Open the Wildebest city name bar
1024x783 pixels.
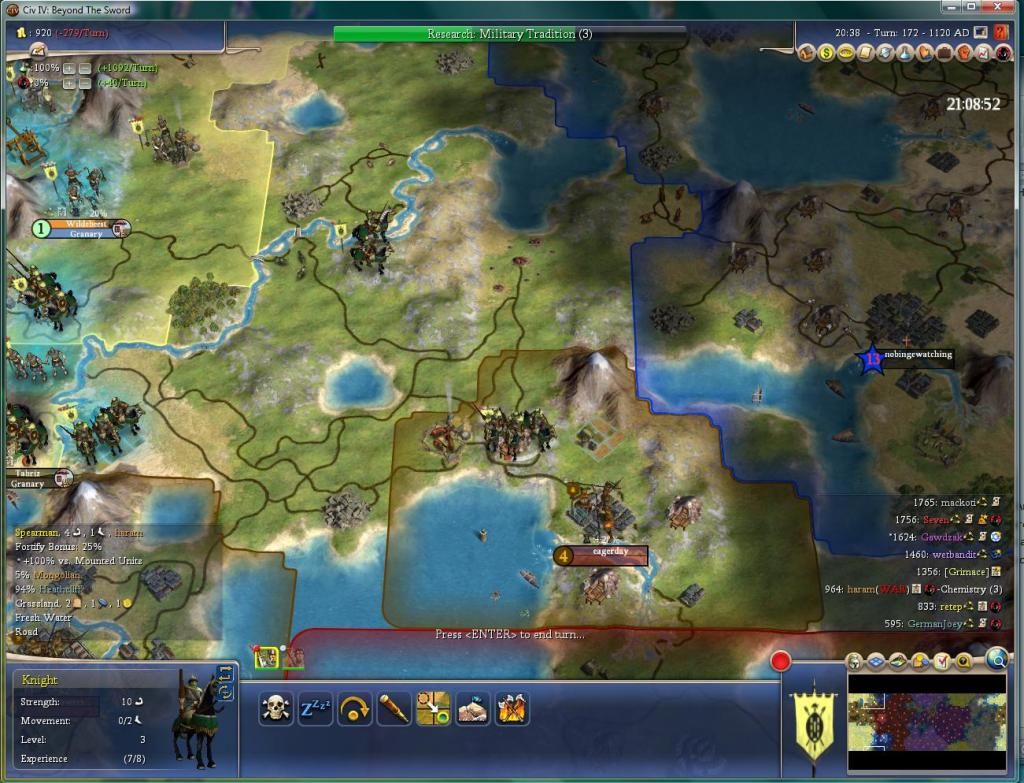click(x=84, y=229)
